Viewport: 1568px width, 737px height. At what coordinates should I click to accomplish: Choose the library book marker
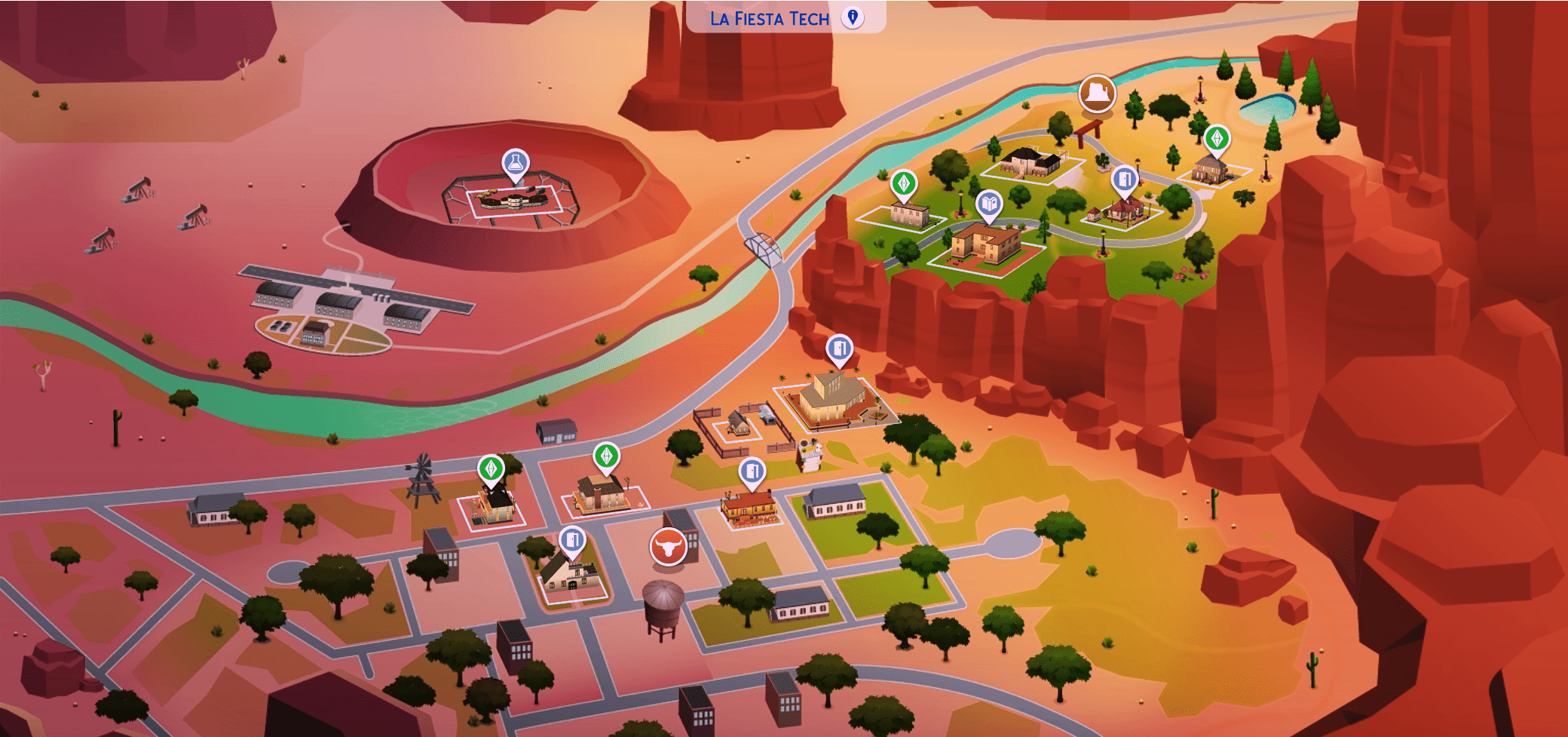pyautogui.click(x=989, y=204)
